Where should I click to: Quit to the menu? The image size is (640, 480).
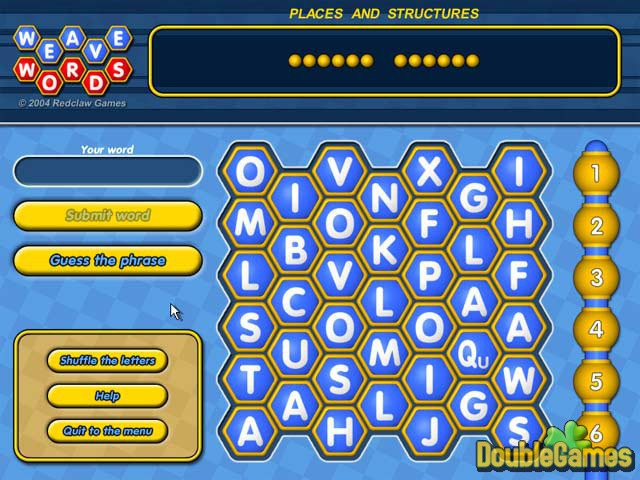[x=108, y=431]
